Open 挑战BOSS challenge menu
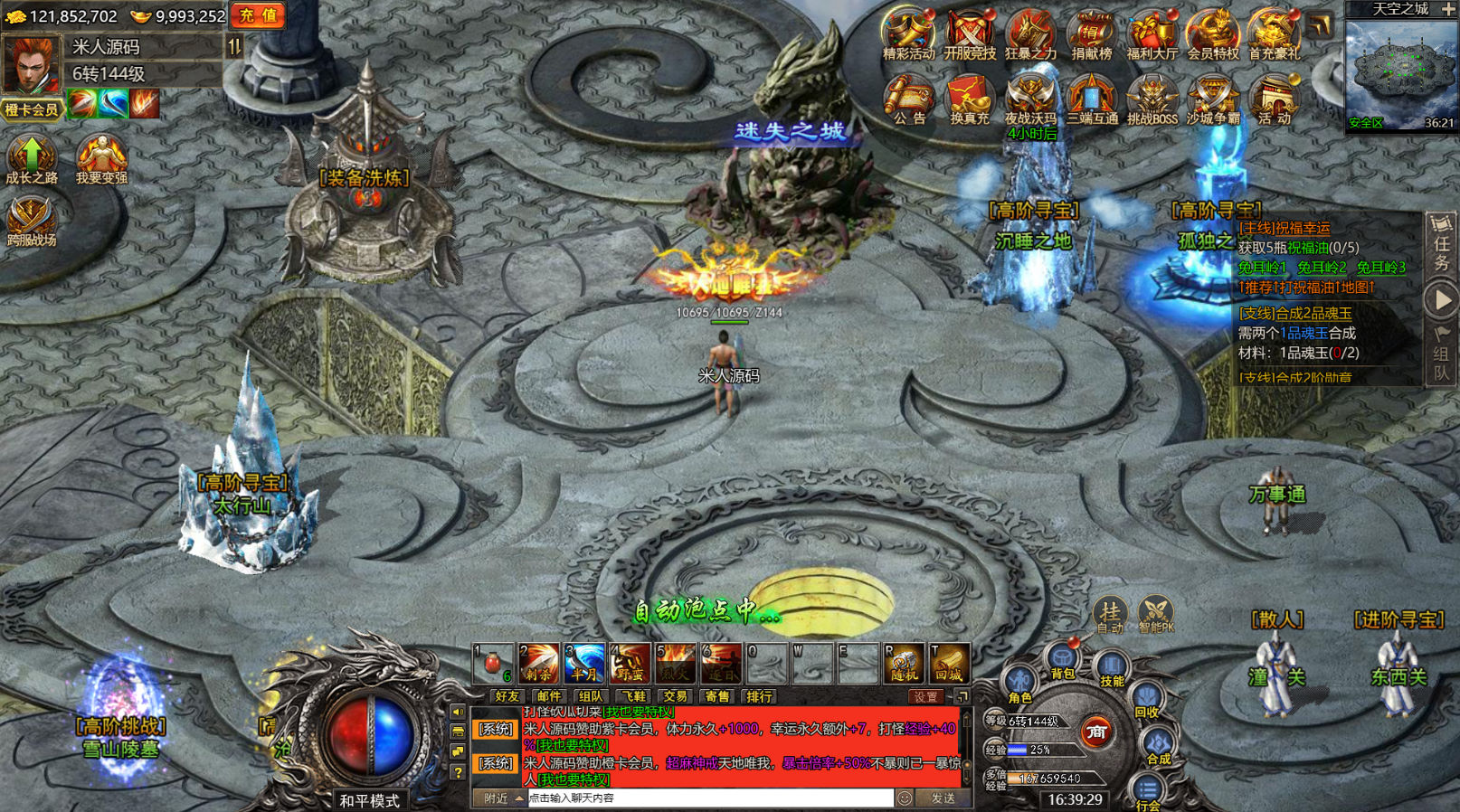 click(1152, 99)
